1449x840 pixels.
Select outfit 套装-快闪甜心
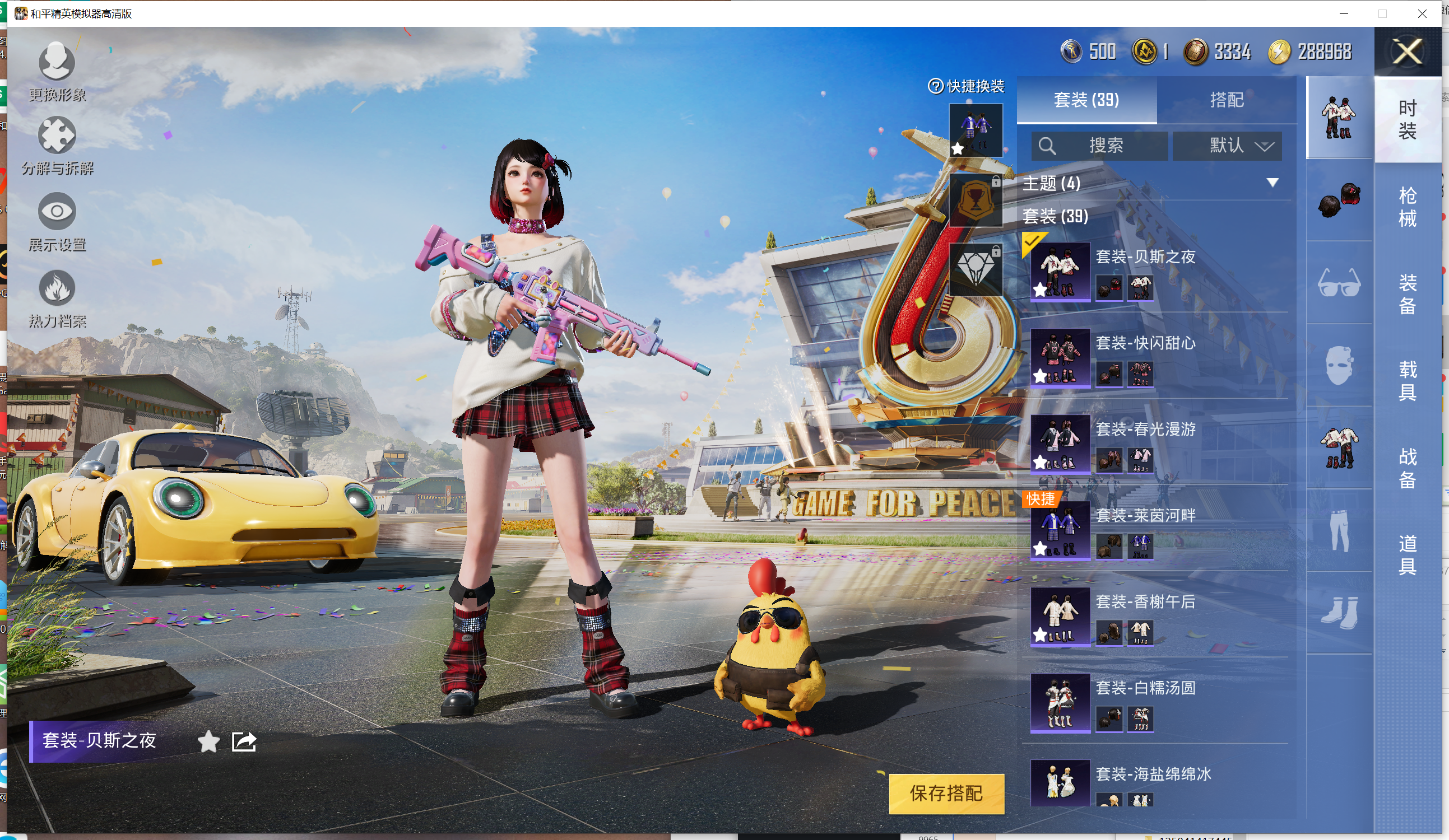1061,357
